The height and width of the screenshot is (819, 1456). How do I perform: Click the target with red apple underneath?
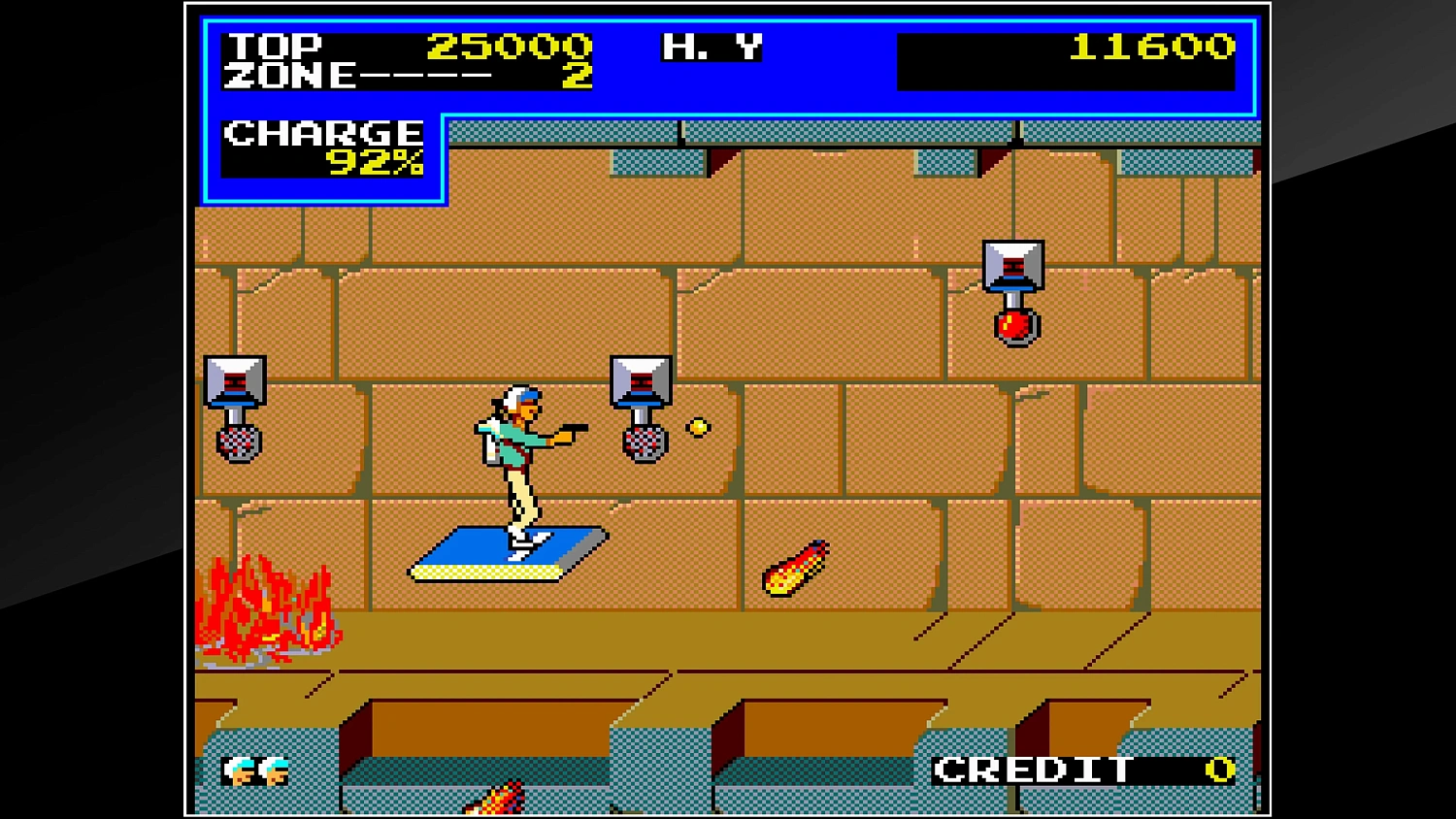(x=1014, y=267)
